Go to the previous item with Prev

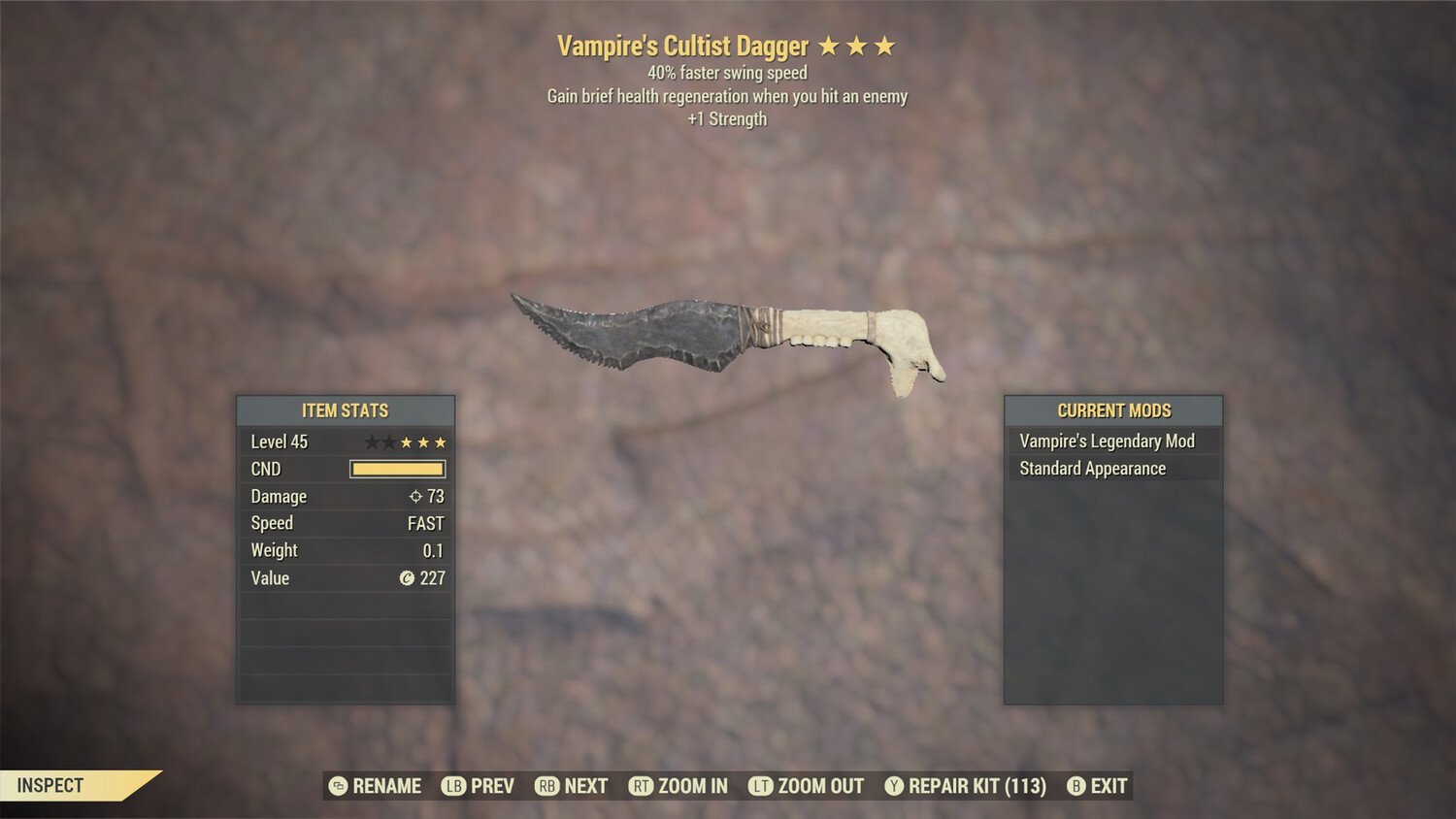click(479, 786)
